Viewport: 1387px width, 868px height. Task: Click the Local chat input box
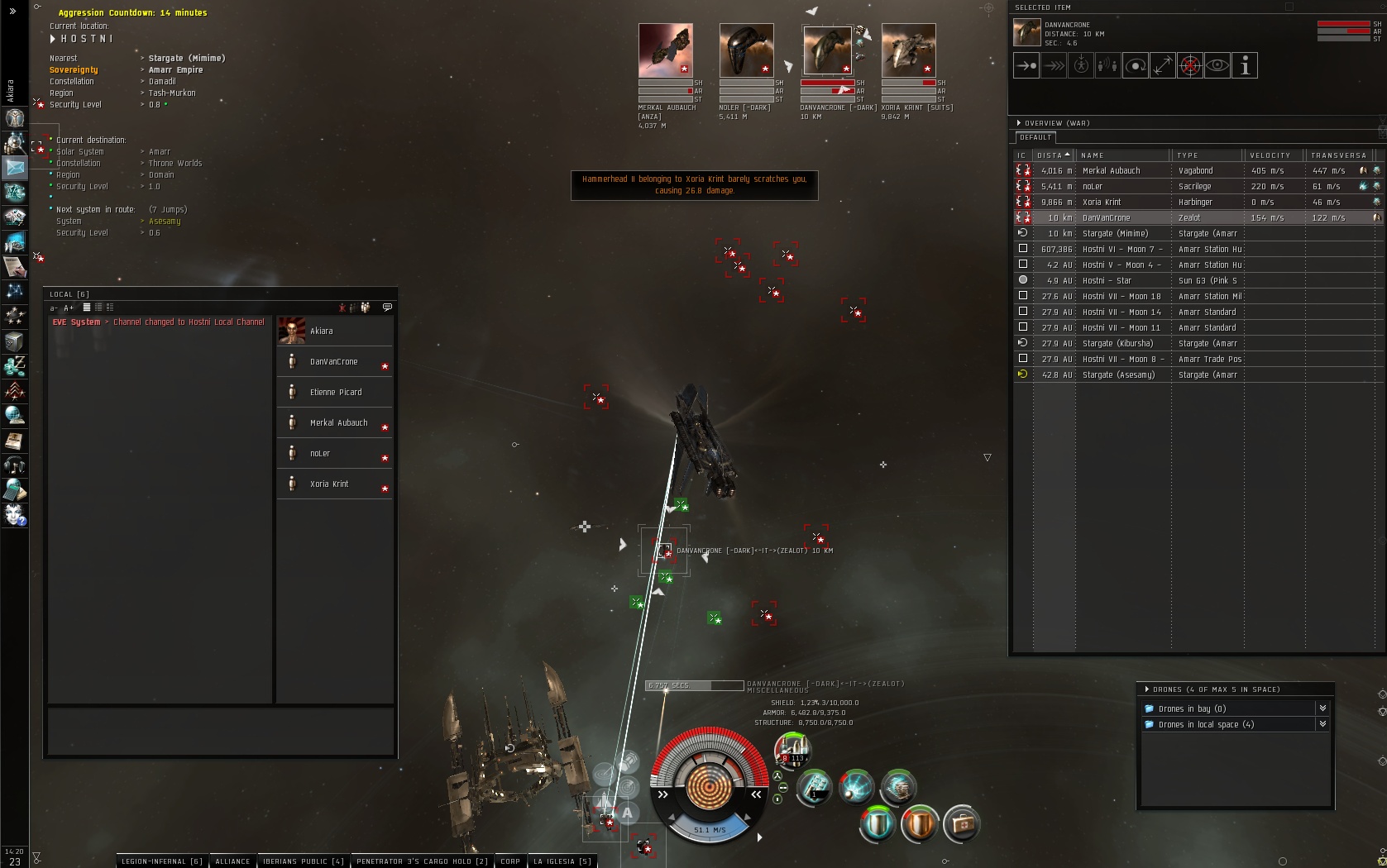(220, 731)
